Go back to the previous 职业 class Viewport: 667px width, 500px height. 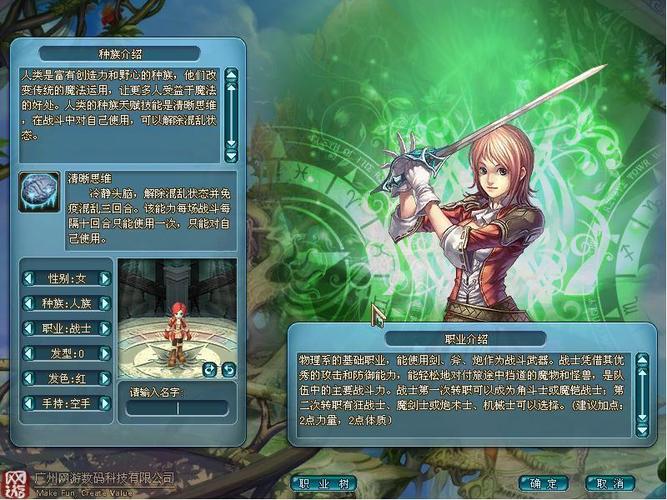30,328
